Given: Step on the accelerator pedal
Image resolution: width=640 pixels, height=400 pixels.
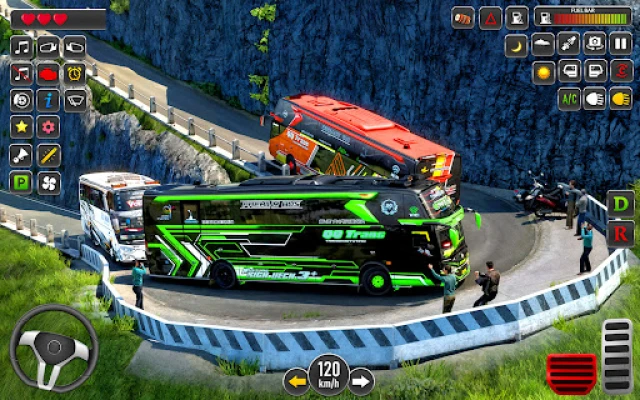Looking at the screenshot, I should coord(617,355).
